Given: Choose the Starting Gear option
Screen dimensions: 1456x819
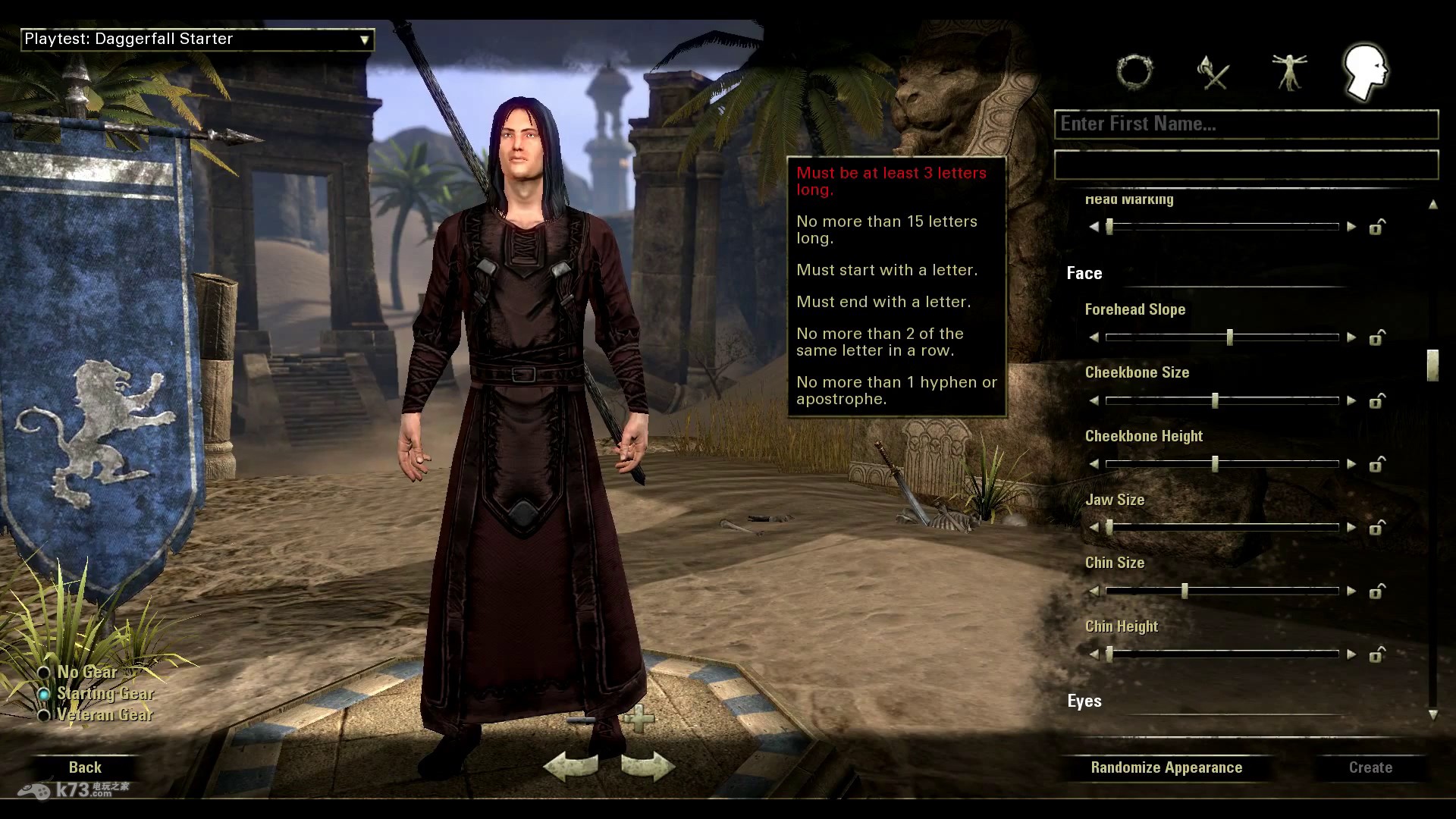Looking at the screenshot, I should (x=44, y=694).
